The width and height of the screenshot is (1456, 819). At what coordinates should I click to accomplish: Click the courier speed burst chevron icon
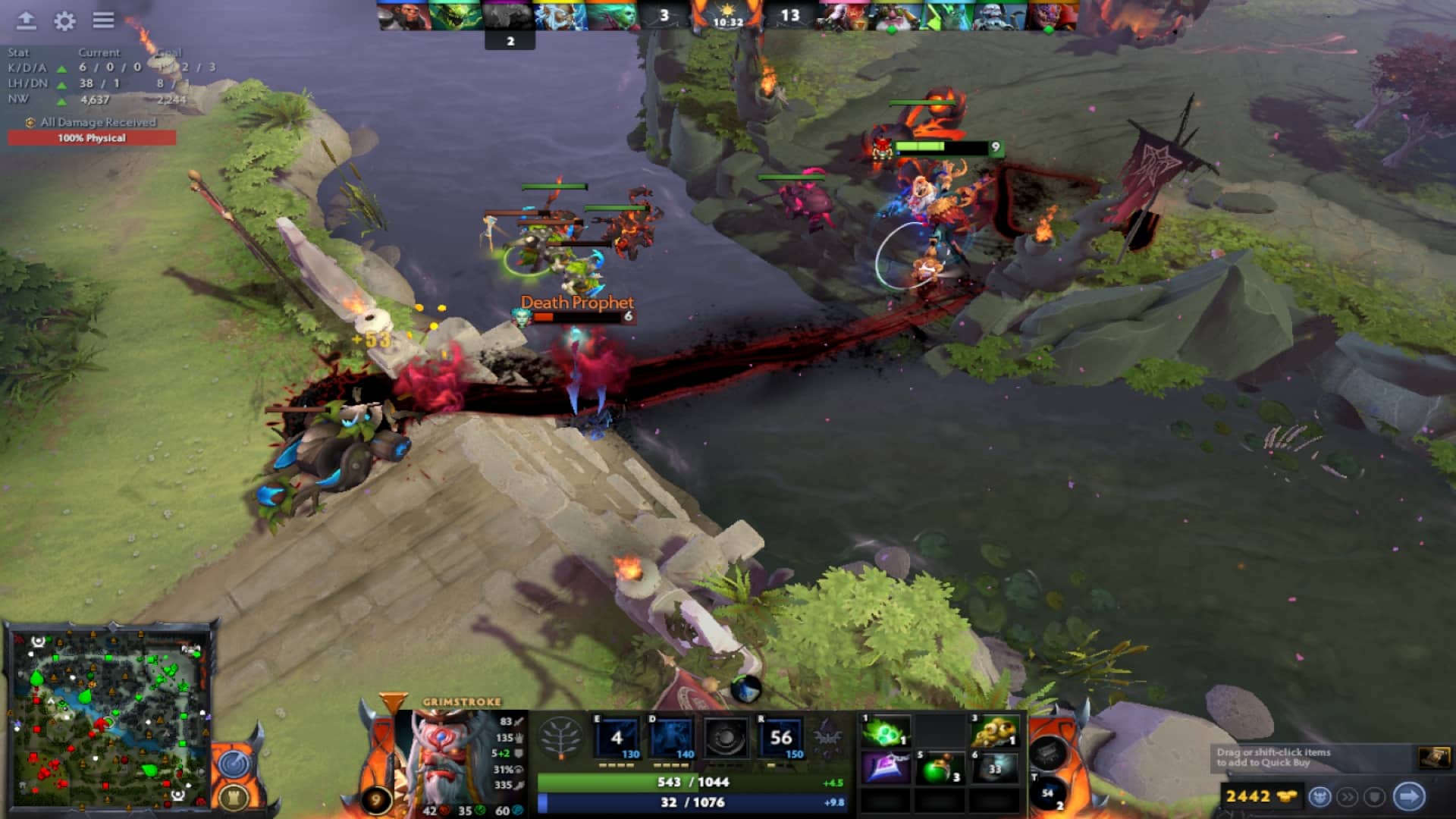[x=1348, y=795]
